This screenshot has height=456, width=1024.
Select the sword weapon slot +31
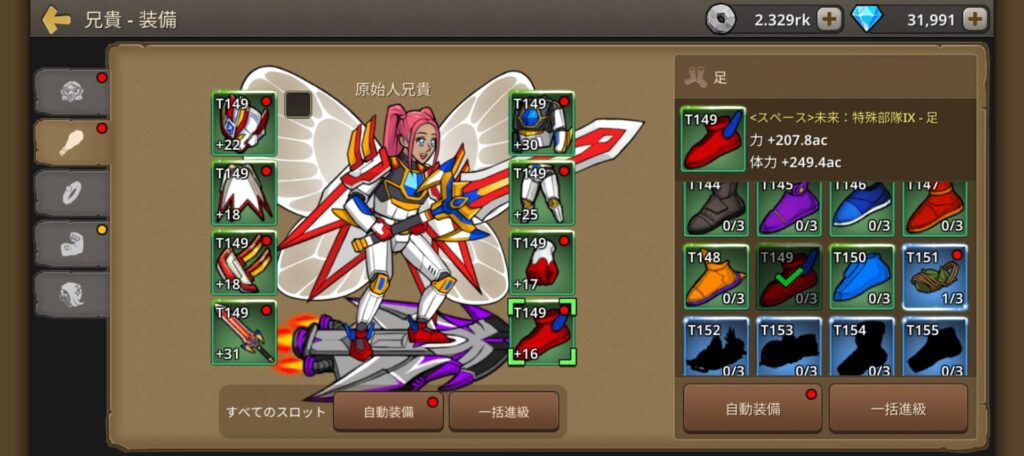tap(243, 332)
